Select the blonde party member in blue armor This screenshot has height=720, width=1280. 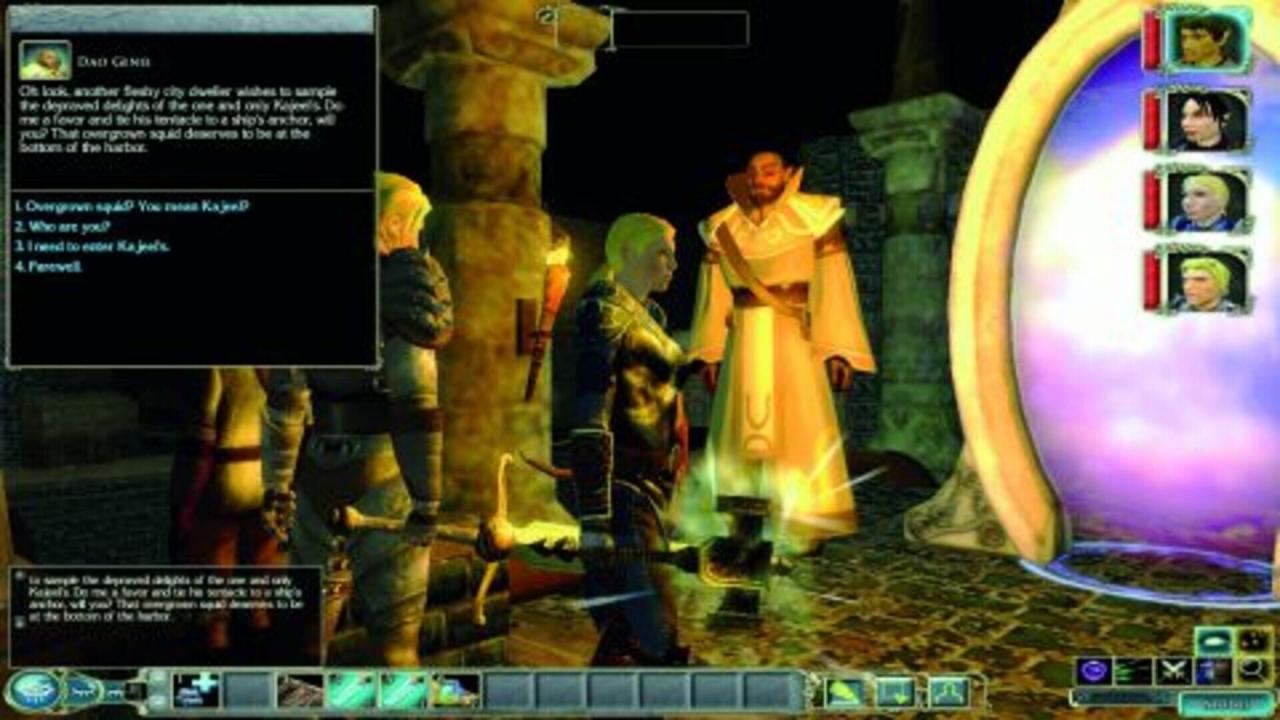pyautogui.click(x=1208, y=200)
